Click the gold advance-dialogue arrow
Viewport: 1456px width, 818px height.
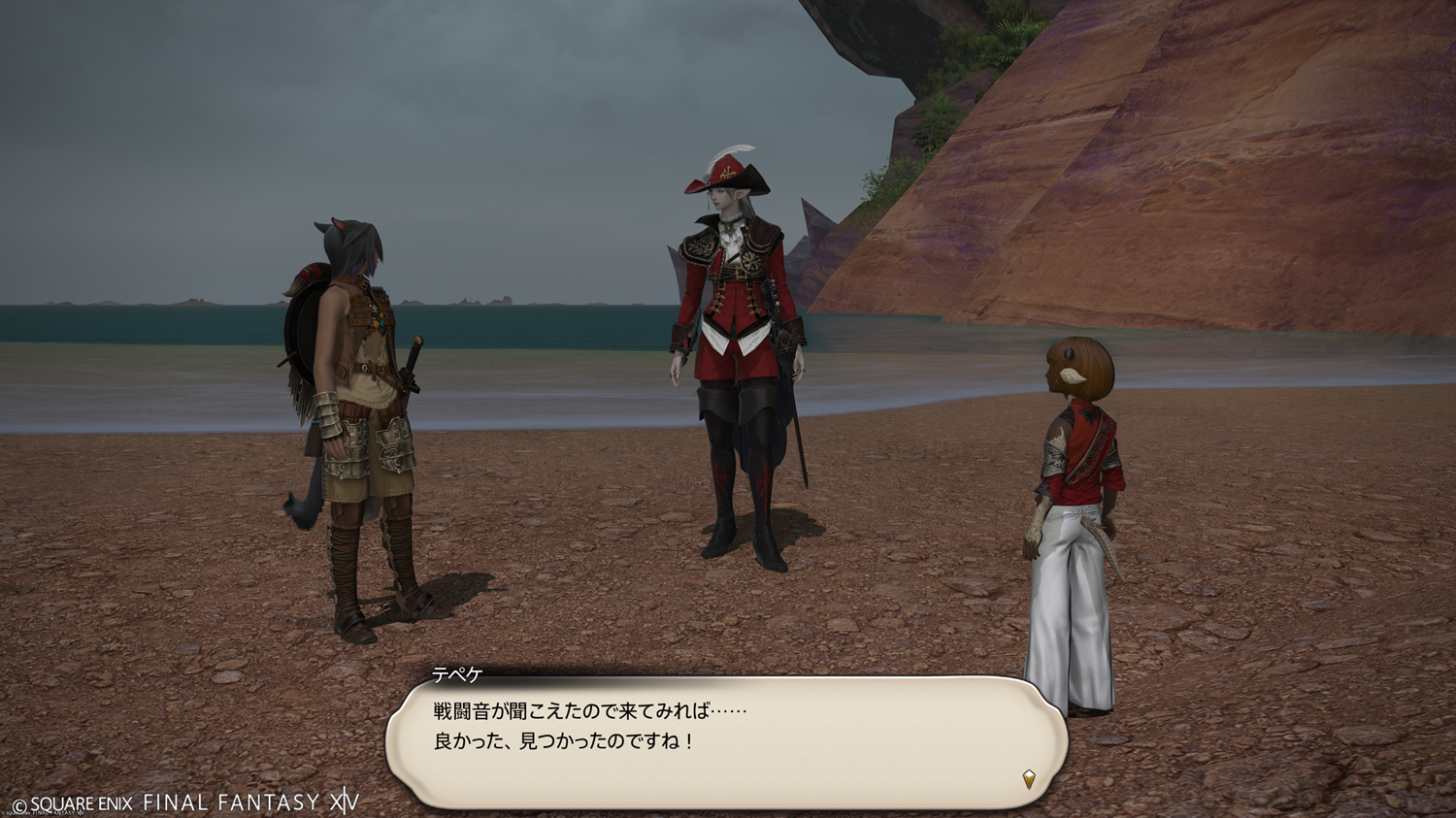(x=1029, y=778)
